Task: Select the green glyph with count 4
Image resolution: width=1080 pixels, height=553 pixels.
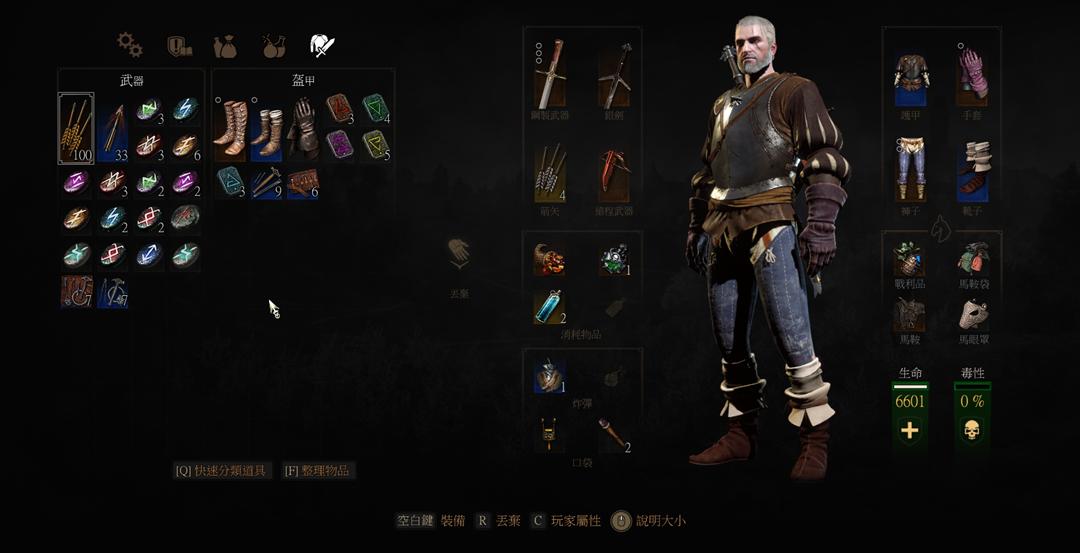Action: pos(375,108)
